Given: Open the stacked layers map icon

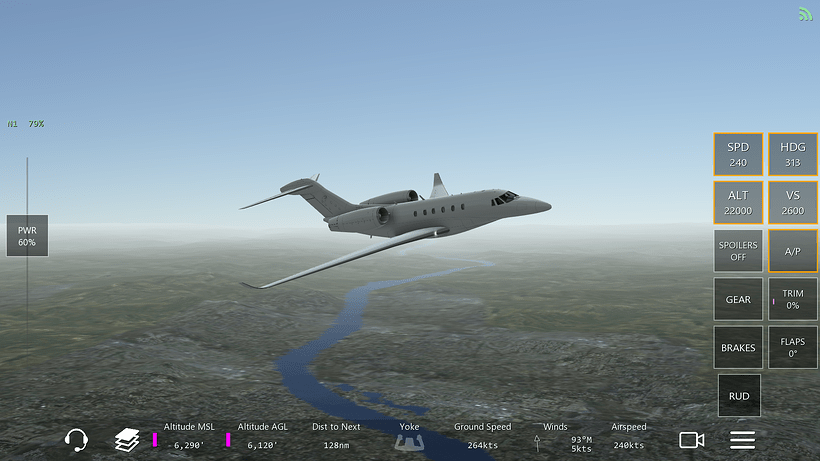Looking at the screenshot, I should click(126, 439).
